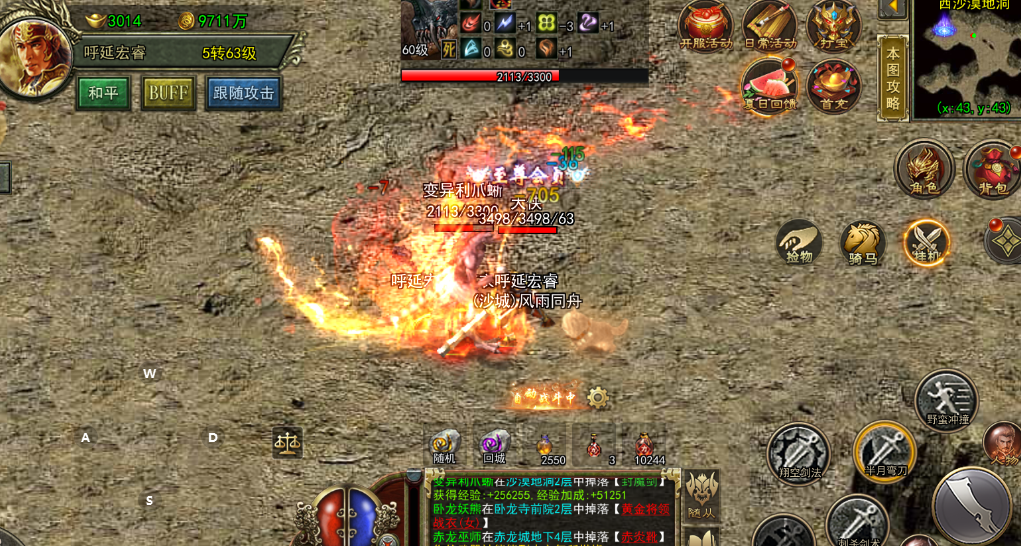Screen dimensions: 1021x546
Task: Cast the 半月弯刀 half-moon blade skill
Action: 884,450
